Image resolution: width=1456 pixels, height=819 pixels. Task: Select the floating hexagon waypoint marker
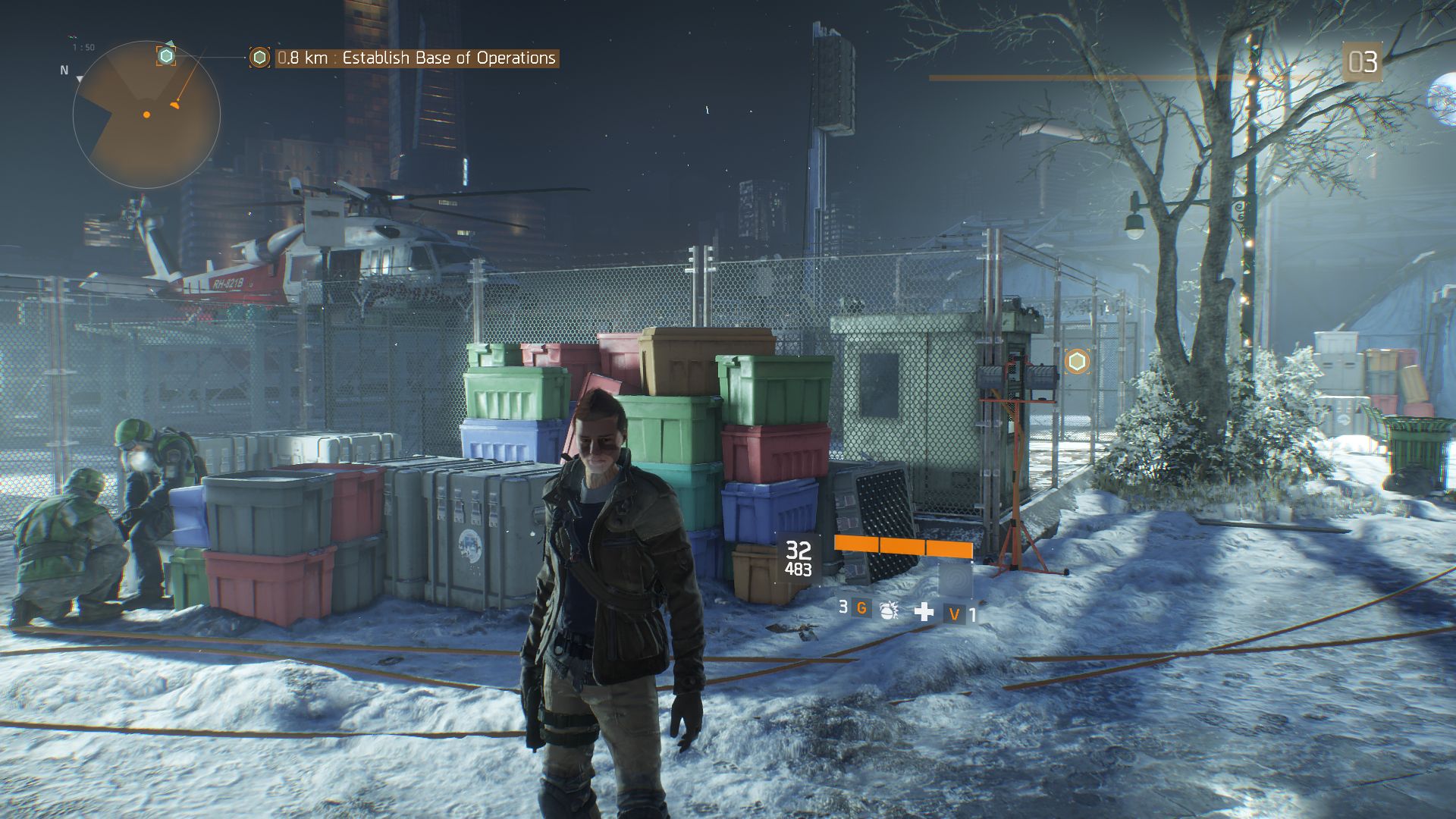[x=1077, y=362]
